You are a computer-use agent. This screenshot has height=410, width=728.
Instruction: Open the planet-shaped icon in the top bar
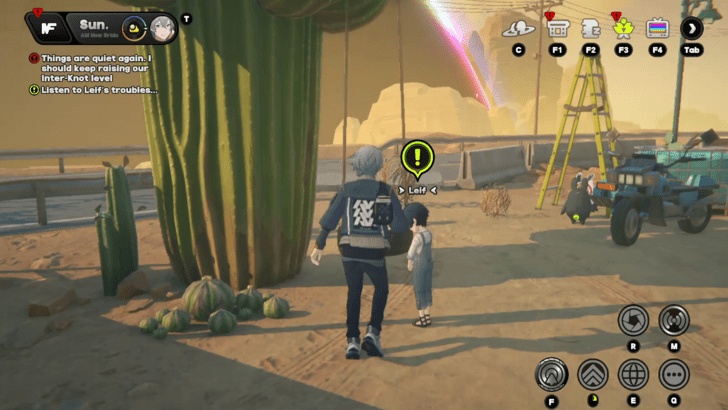(x=518, y=28)
